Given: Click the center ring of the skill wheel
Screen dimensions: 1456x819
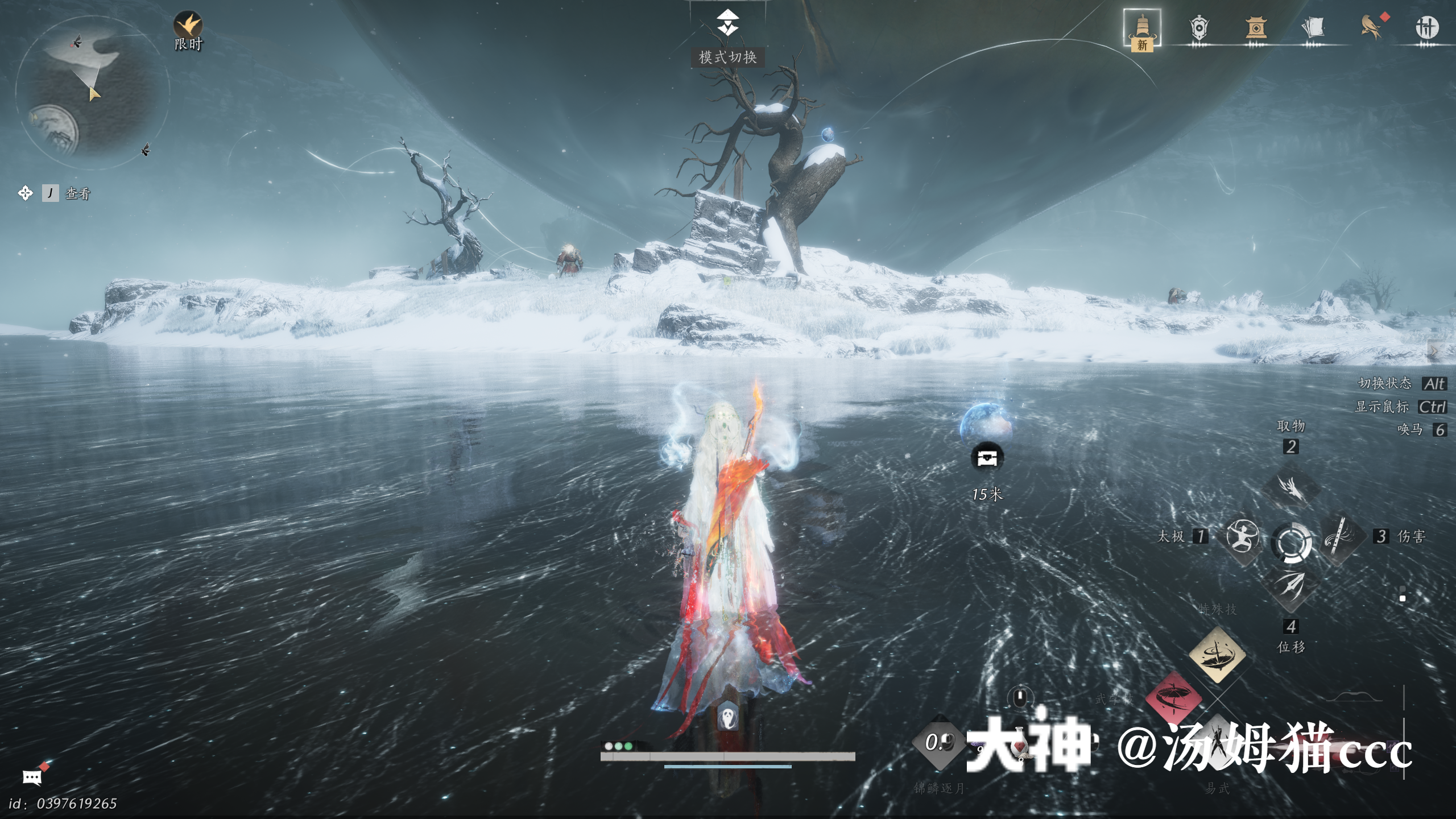Looking at the screenshot, I should [1291, 542].
